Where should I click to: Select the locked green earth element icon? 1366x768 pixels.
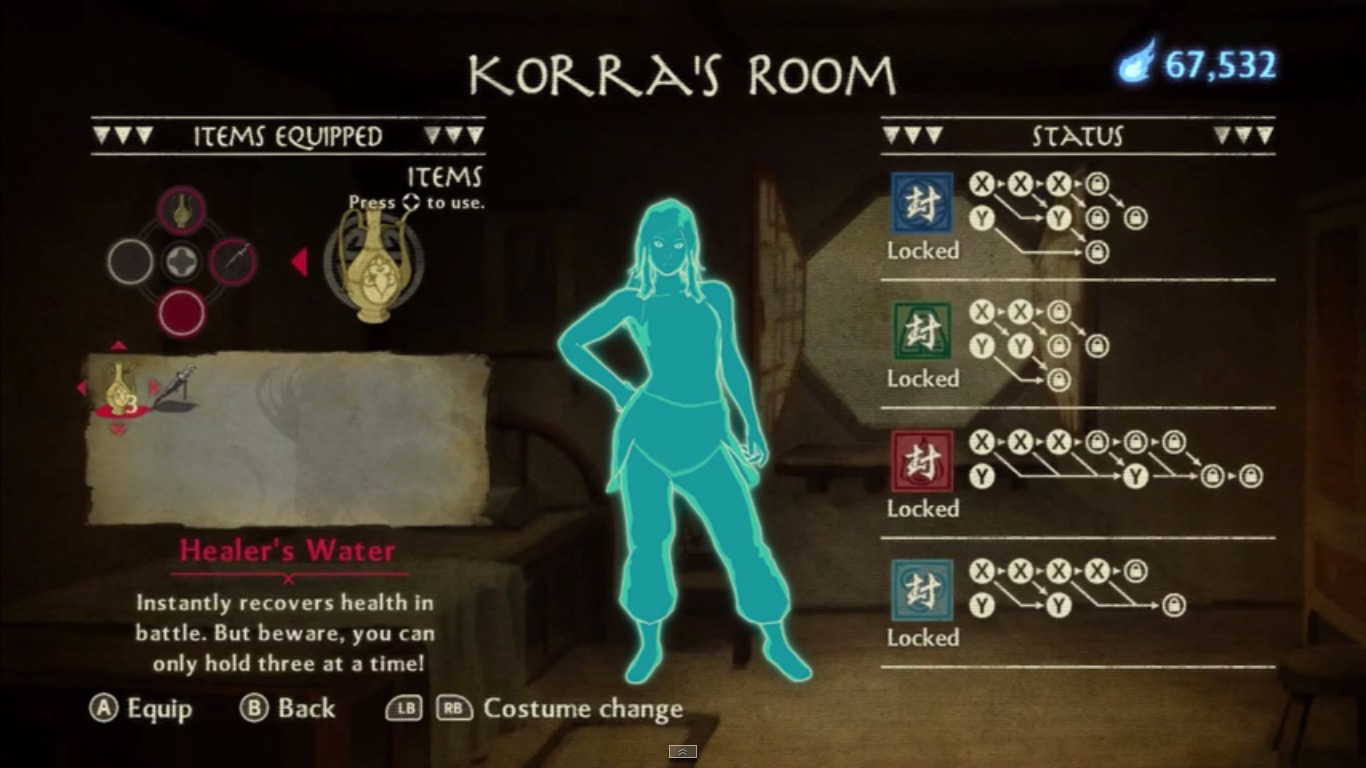pyautogui.click(x=922, y=331)
